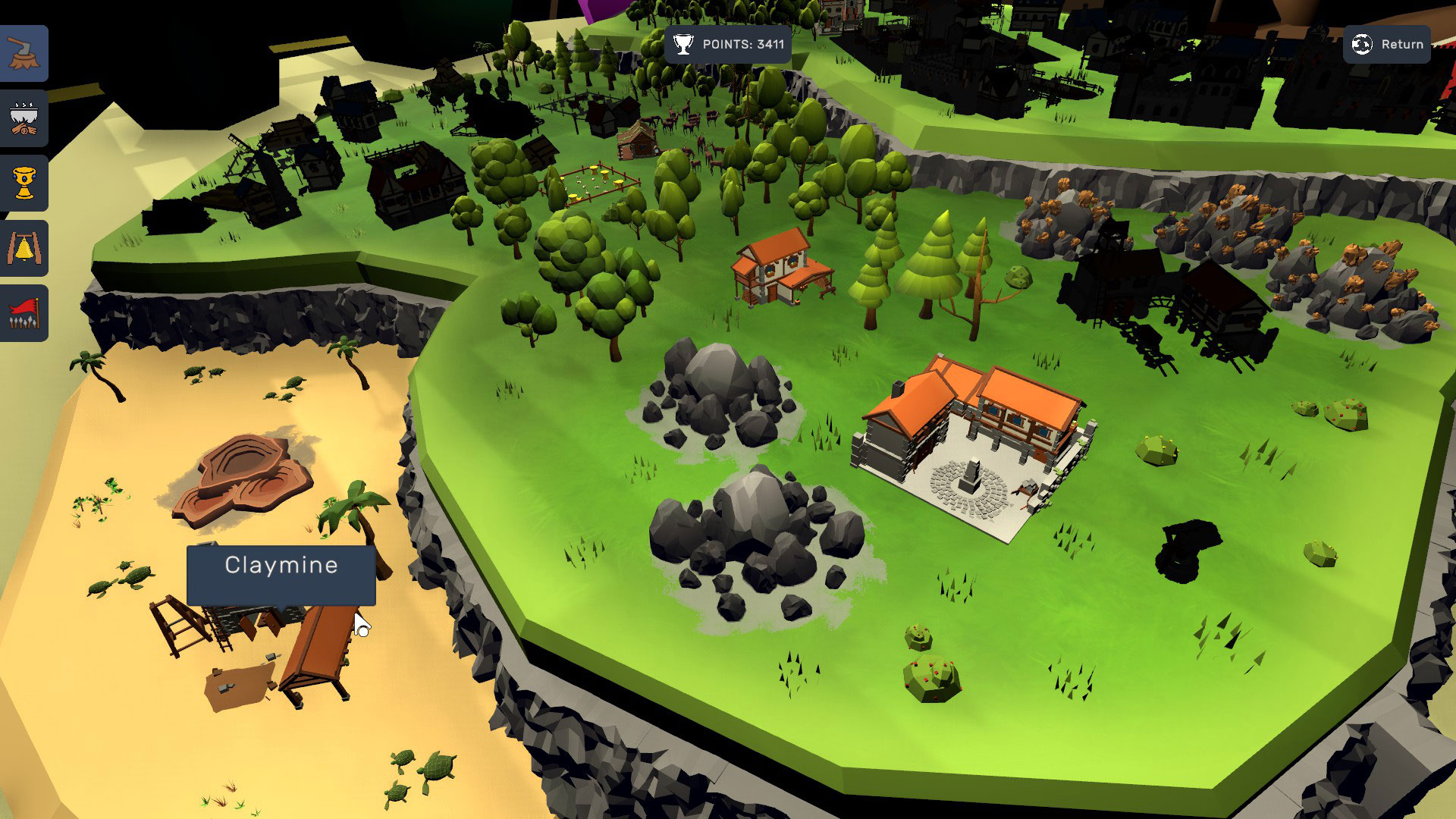Click the golden chalice sidebar icon
This screenshot has height=819, width=1456.
pyautogui.click(x=24, y=183)
